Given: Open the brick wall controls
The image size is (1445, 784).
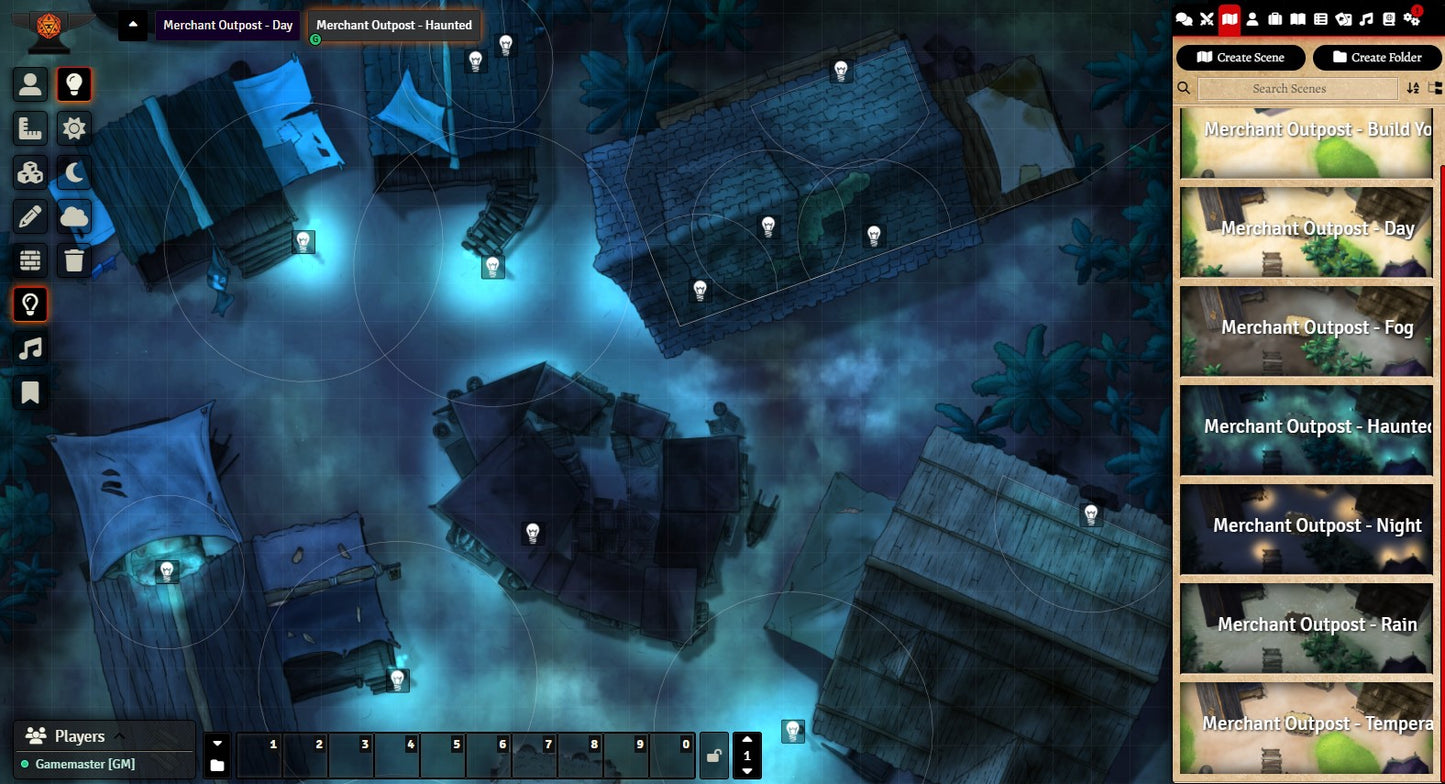Looking at the screenshot, I should coord(30,260).
